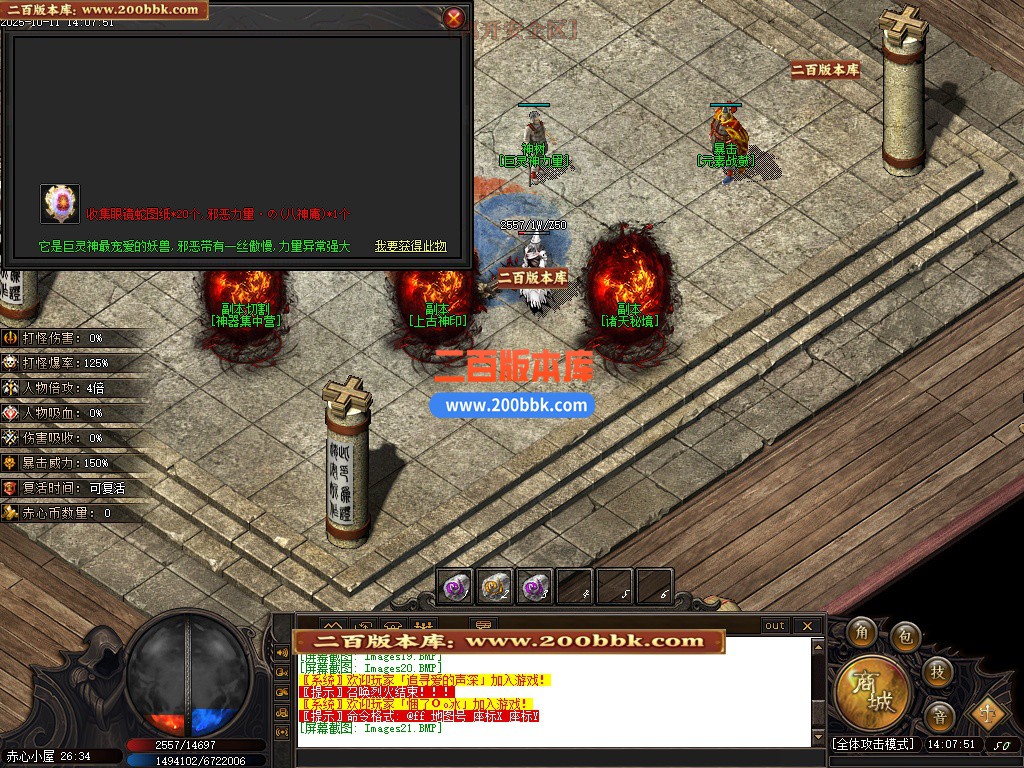Use the orange scroll in hotbar slot 2
Screen dimensions: 1024x768
point(496,587)
